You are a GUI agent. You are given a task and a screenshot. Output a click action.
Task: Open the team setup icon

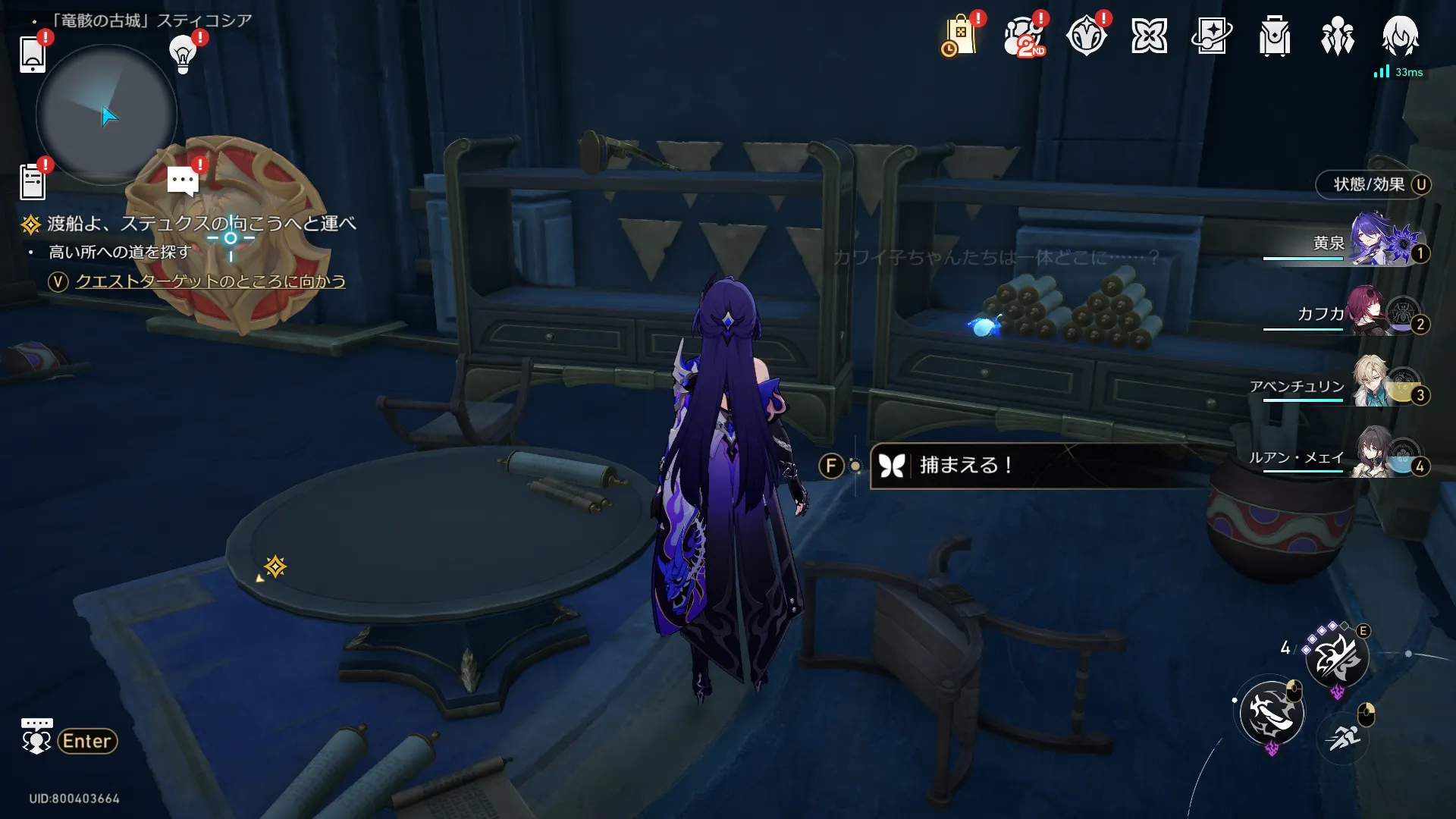pyautogui.click(x=1337, y=36)
